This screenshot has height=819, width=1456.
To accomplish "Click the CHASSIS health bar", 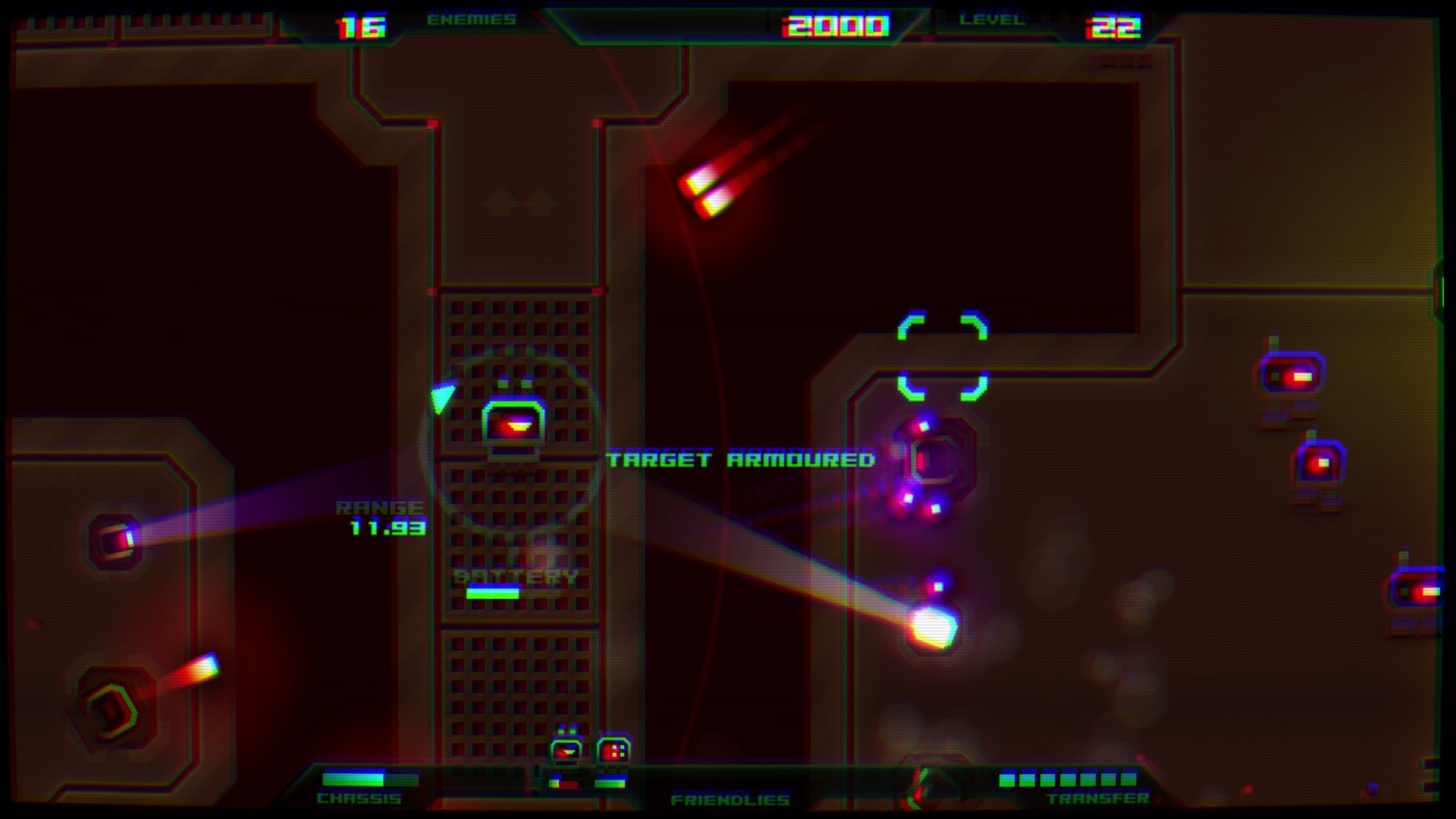I will pos(369,778).
